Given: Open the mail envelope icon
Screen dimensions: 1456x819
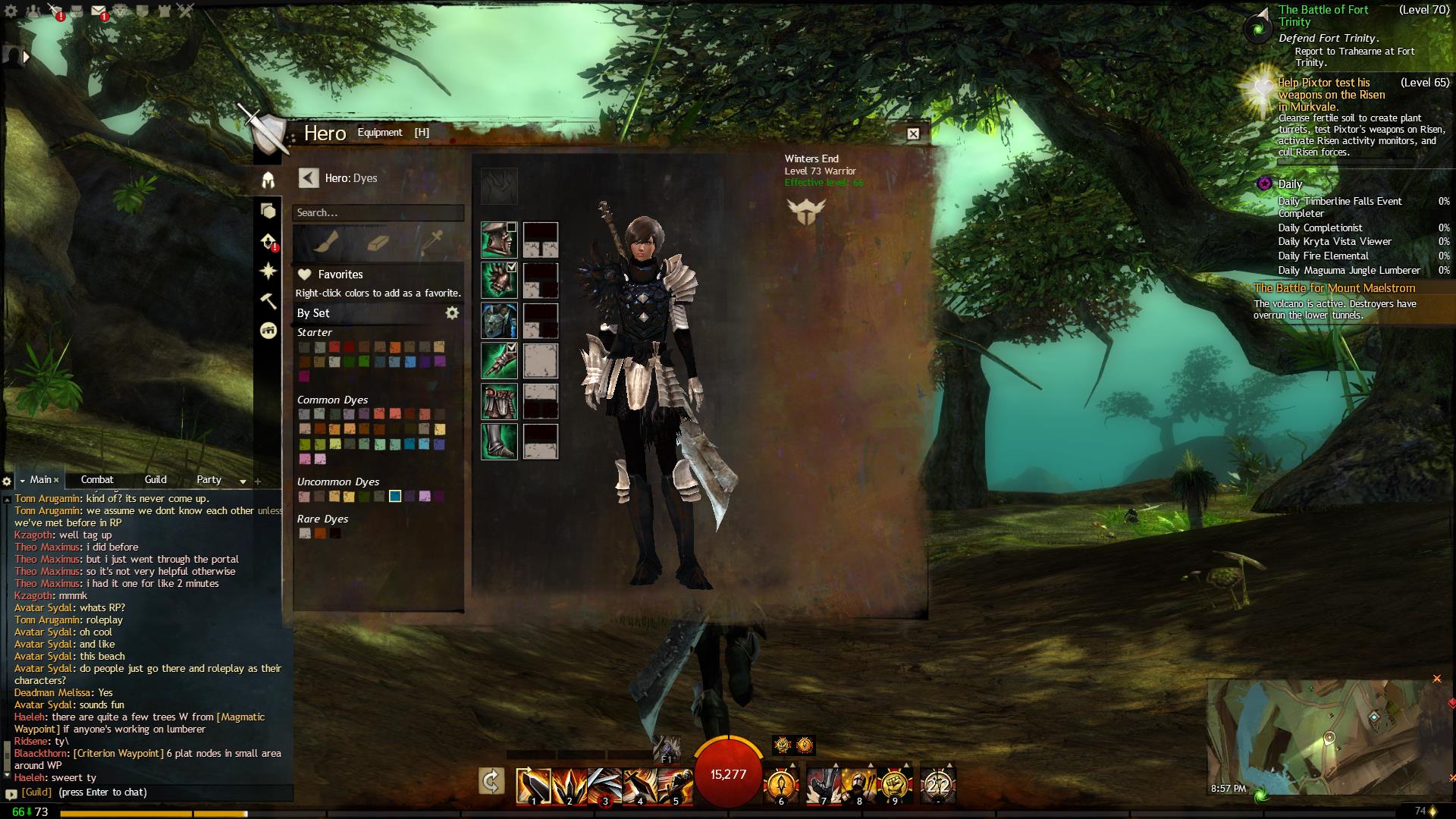Looking at the screenshot, I should point(99,11).
